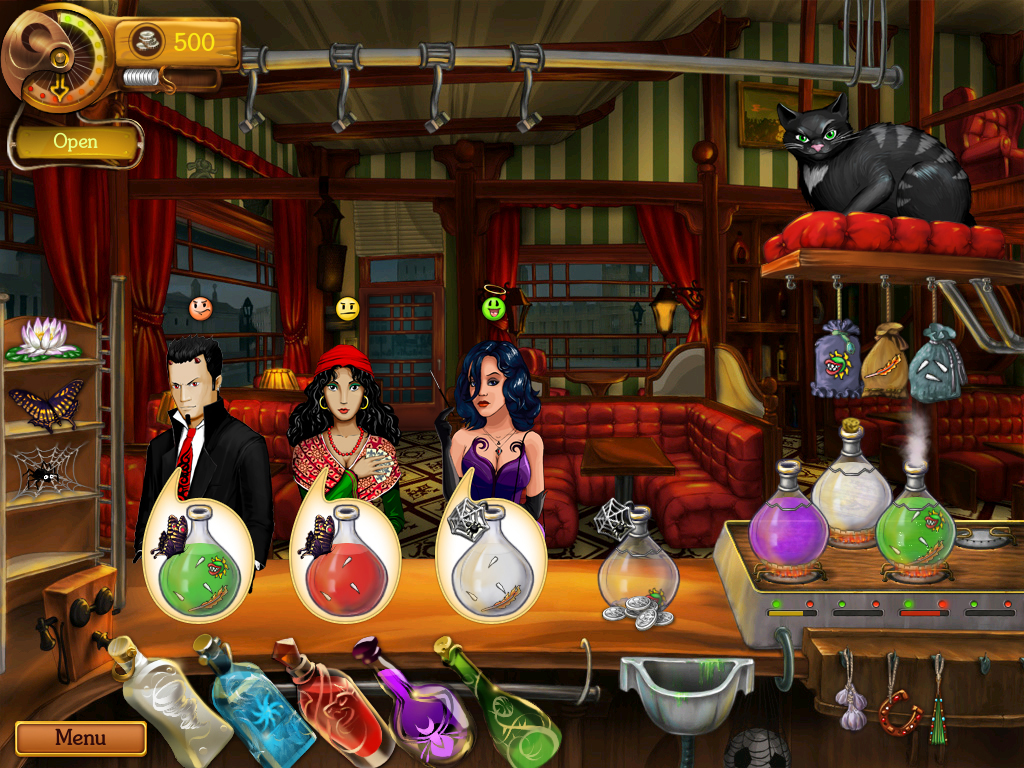Select the water lily on the shelf
Screen dimensions: 1024x768
[41, 339]
